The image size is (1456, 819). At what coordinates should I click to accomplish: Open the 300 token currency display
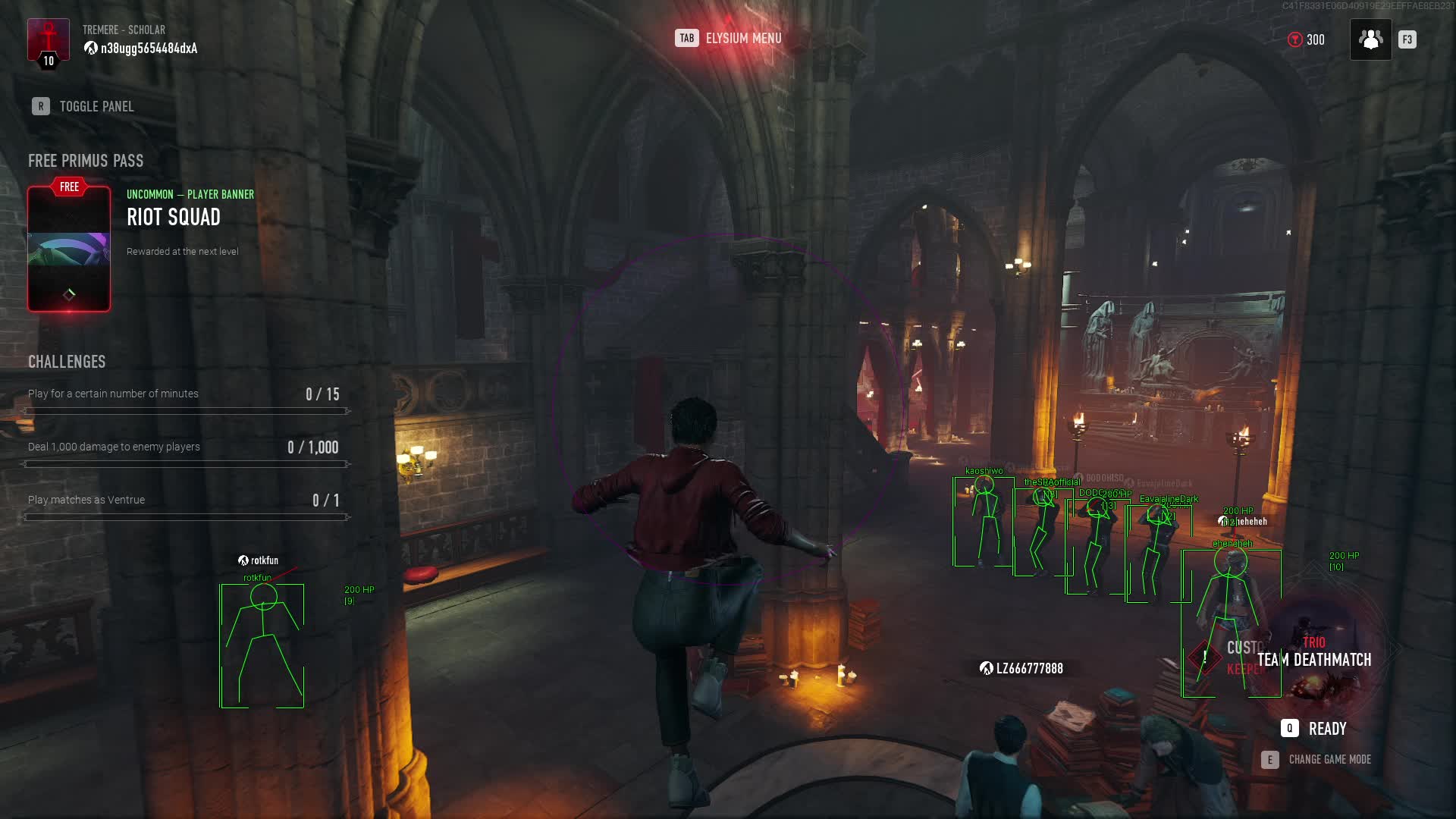pyautogui.click(x=1306, y=39)
